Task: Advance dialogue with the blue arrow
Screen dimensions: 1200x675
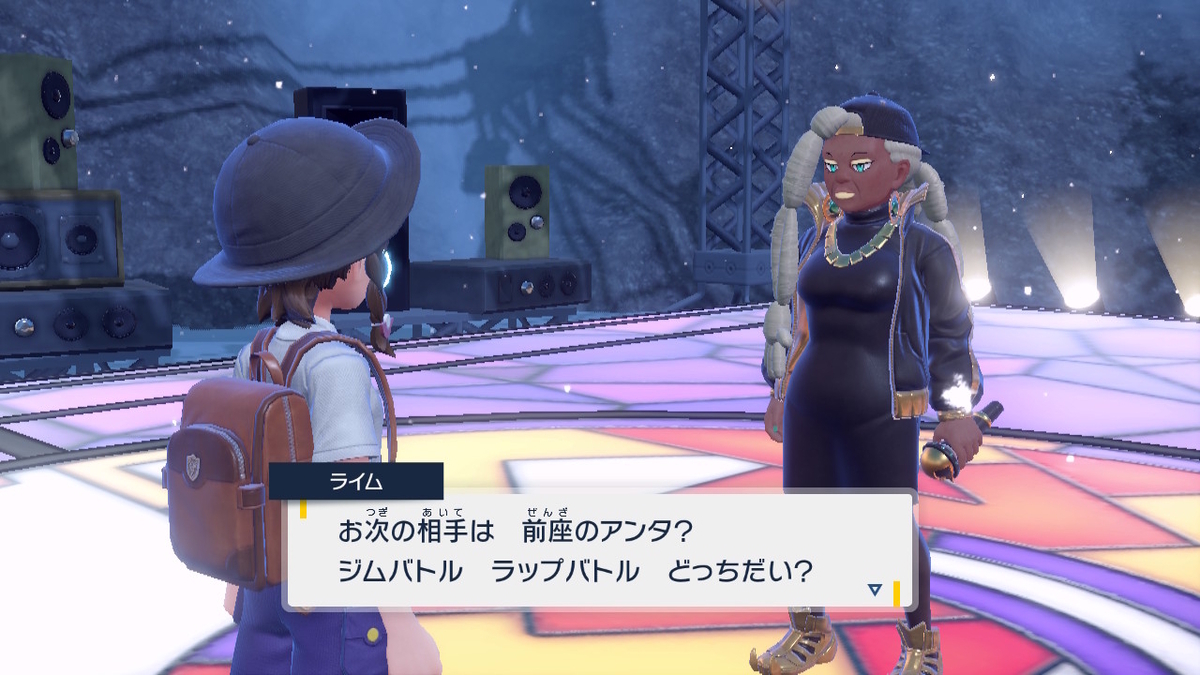Action: coord(875,590)
